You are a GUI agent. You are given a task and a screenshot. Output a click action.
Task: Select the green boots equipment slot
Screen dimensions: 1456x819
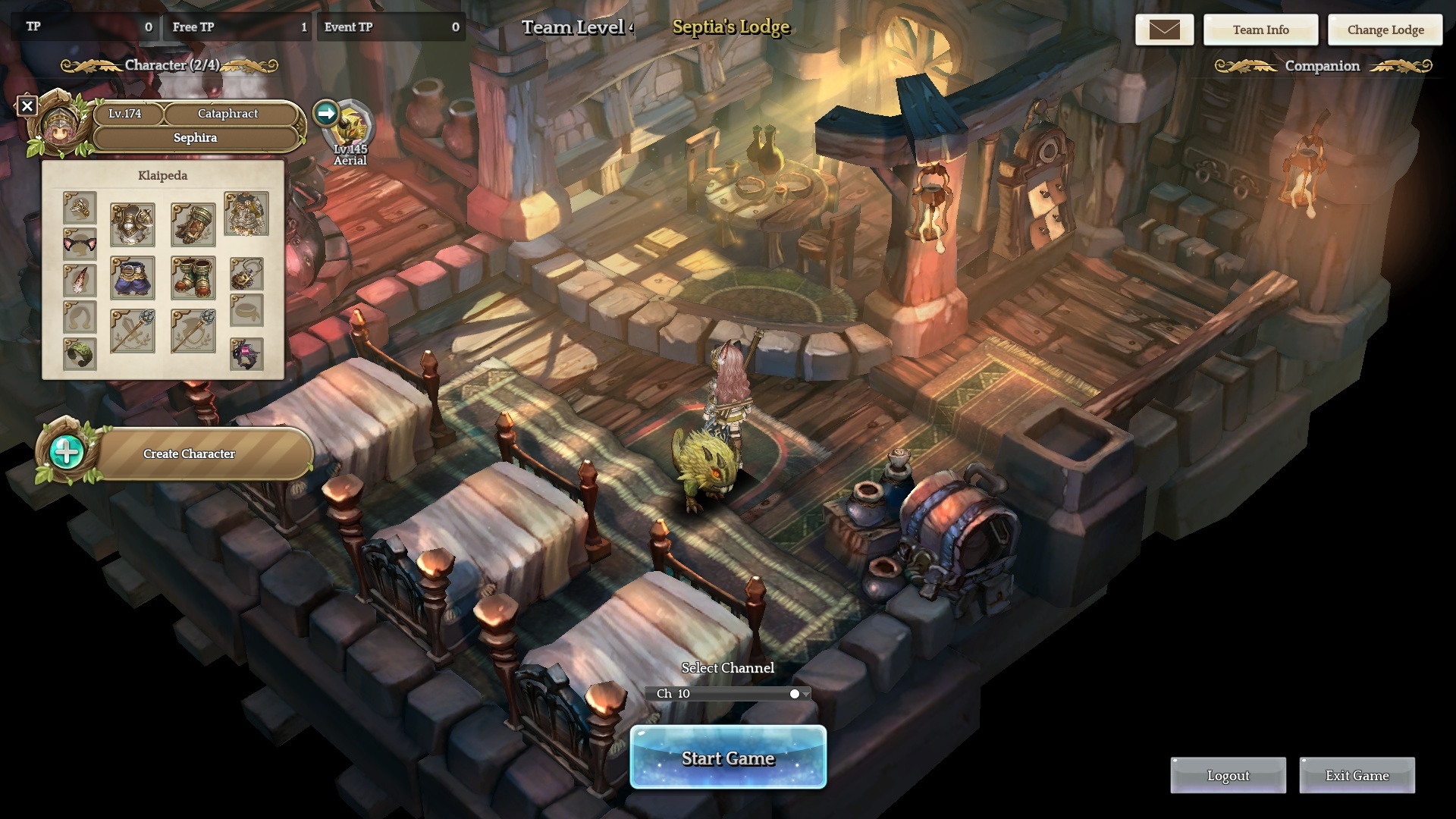point(193,278)
